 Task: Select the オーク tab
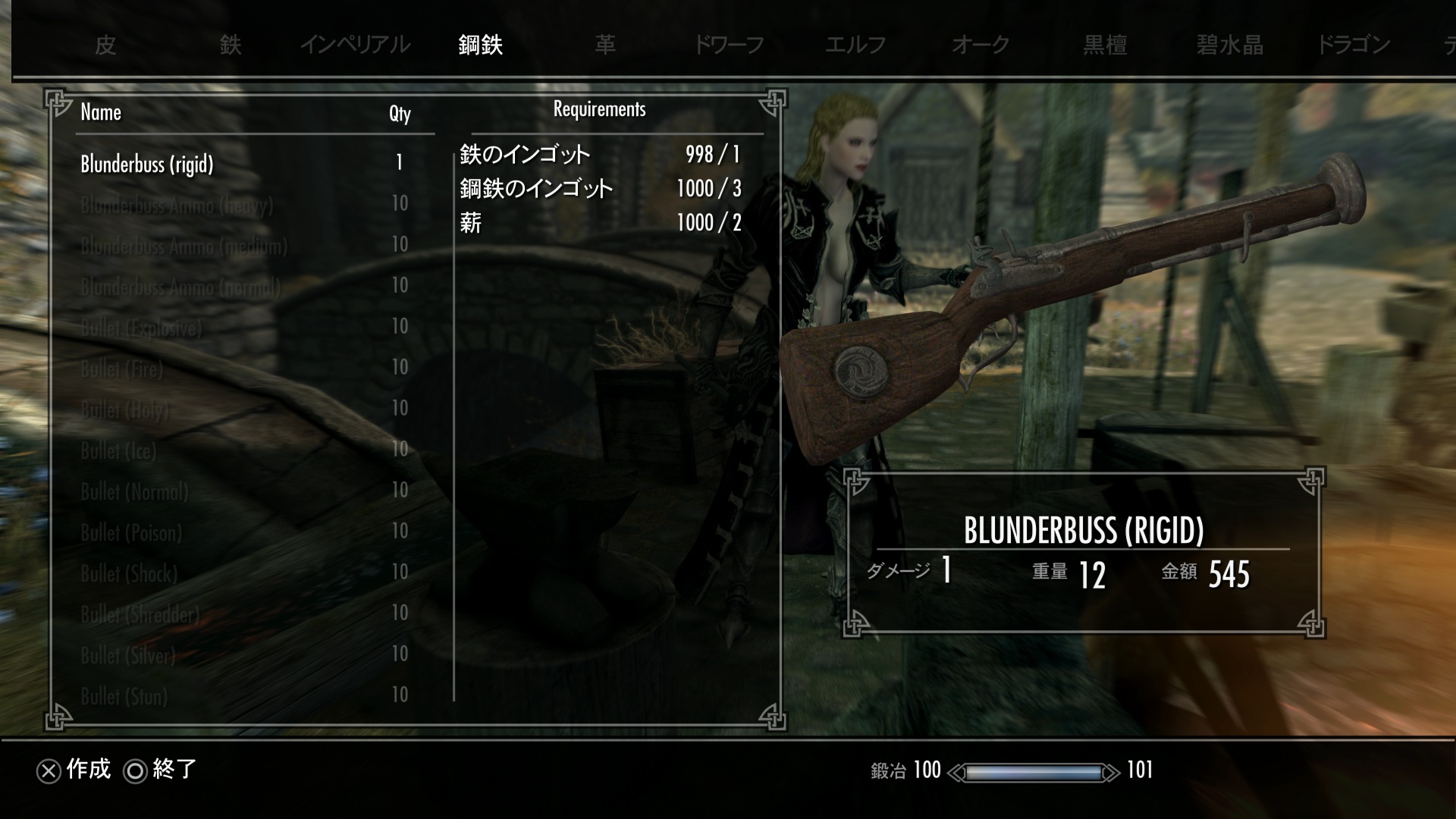coord(981,45)
